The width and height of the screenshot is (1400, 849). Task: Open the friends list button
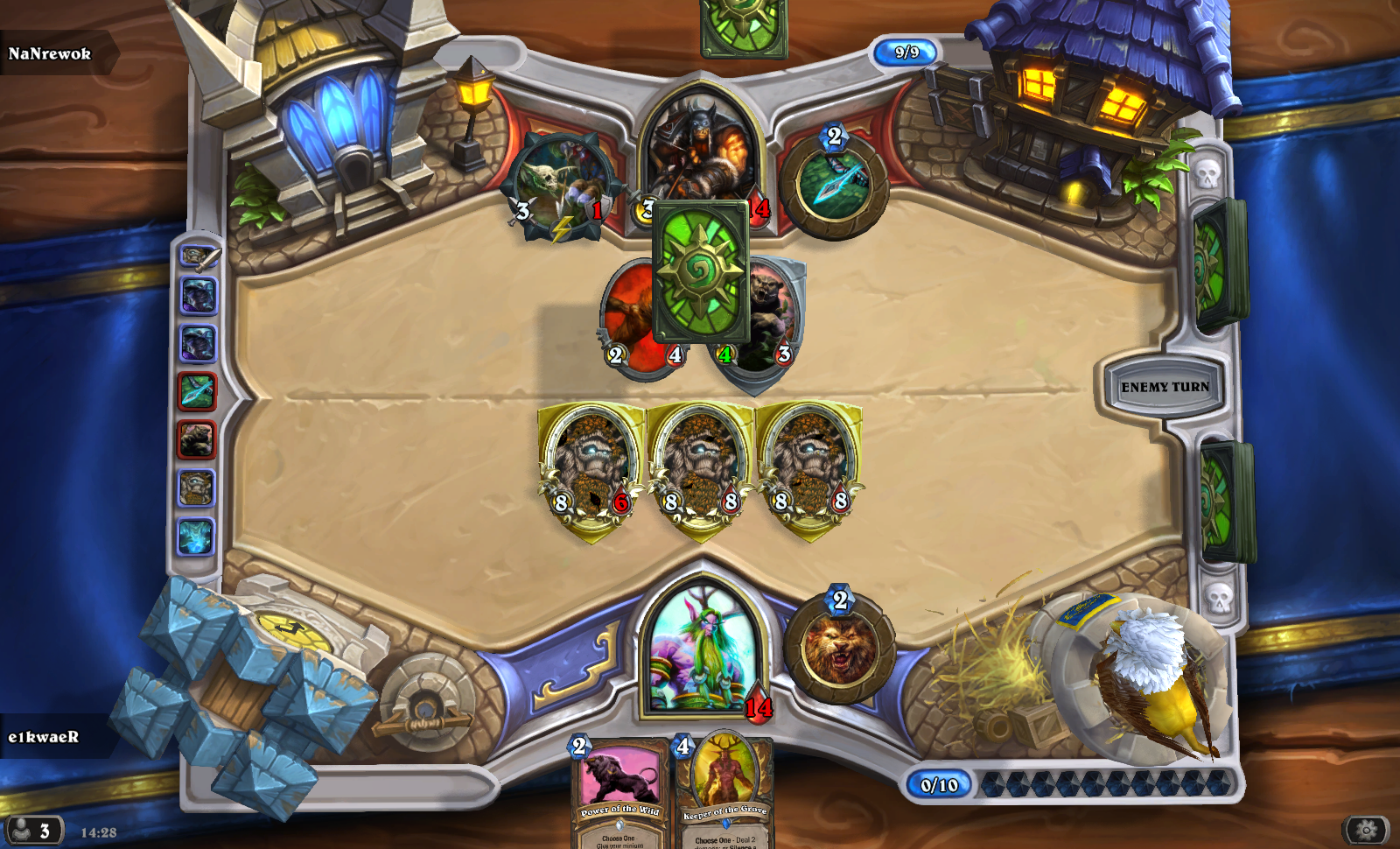click(32, 830)
